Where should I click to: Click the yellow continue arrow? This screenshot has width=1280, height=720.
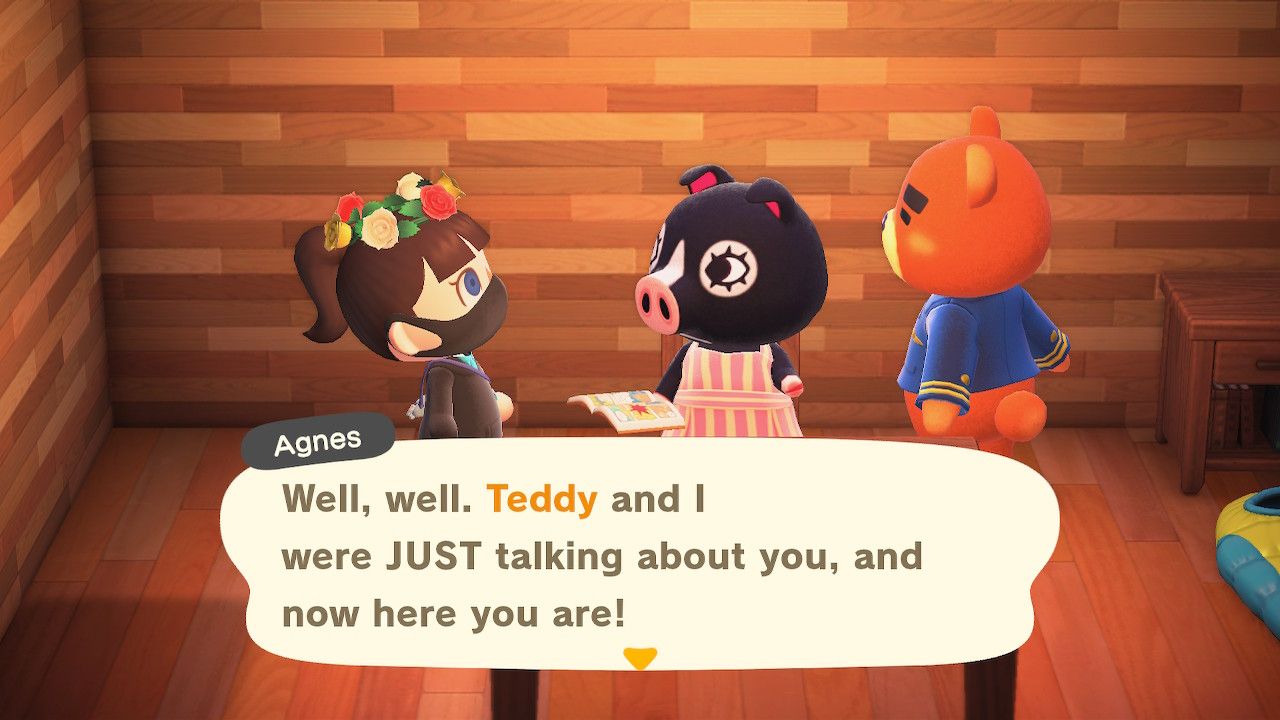pyautogui.click(x=640, y=657)
